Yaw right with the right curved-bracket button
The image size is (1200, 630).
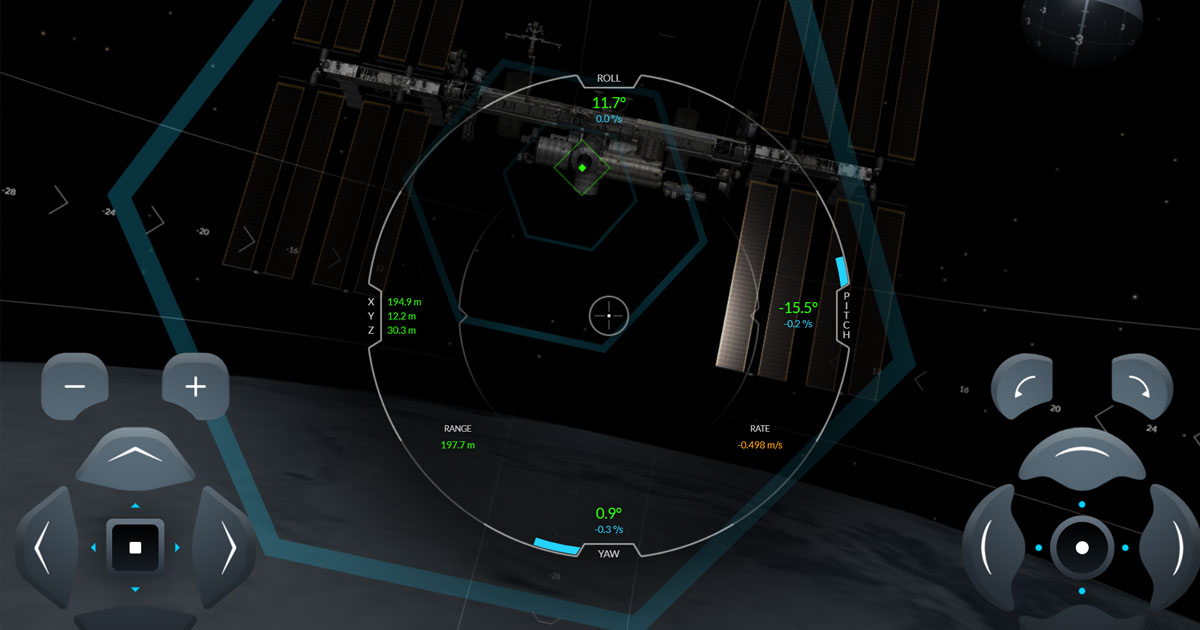click(1172, 545)
